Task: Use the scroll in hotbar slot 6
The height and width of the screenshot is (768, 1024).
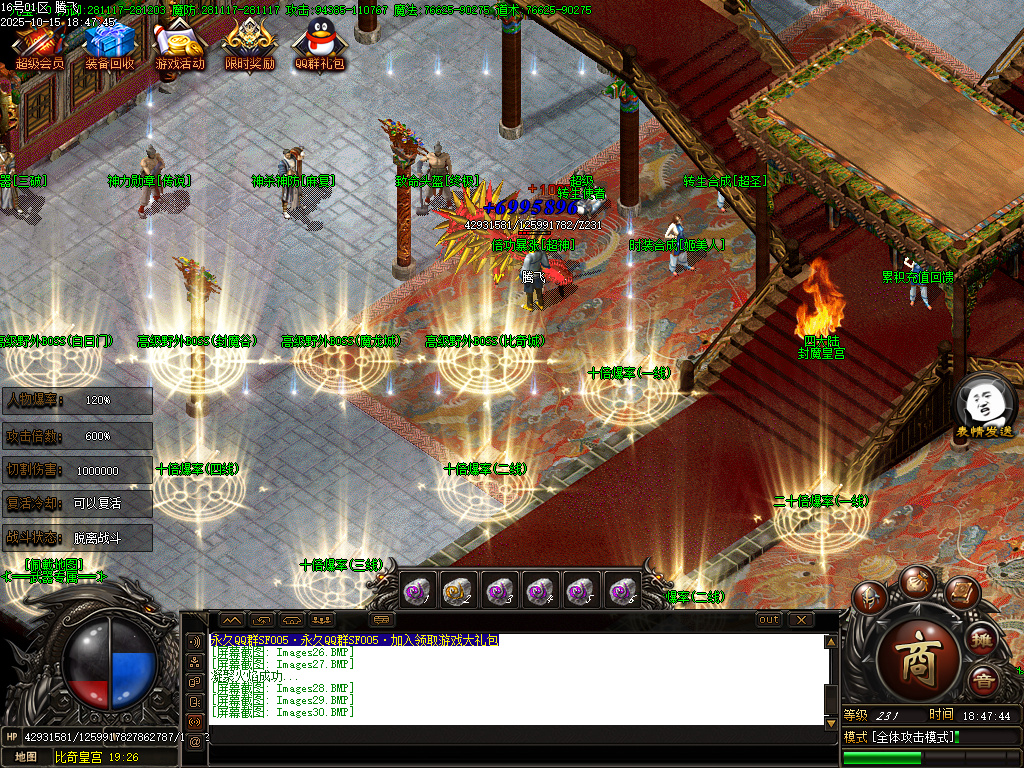Action: pyautogui.click(x=622, y=591)
